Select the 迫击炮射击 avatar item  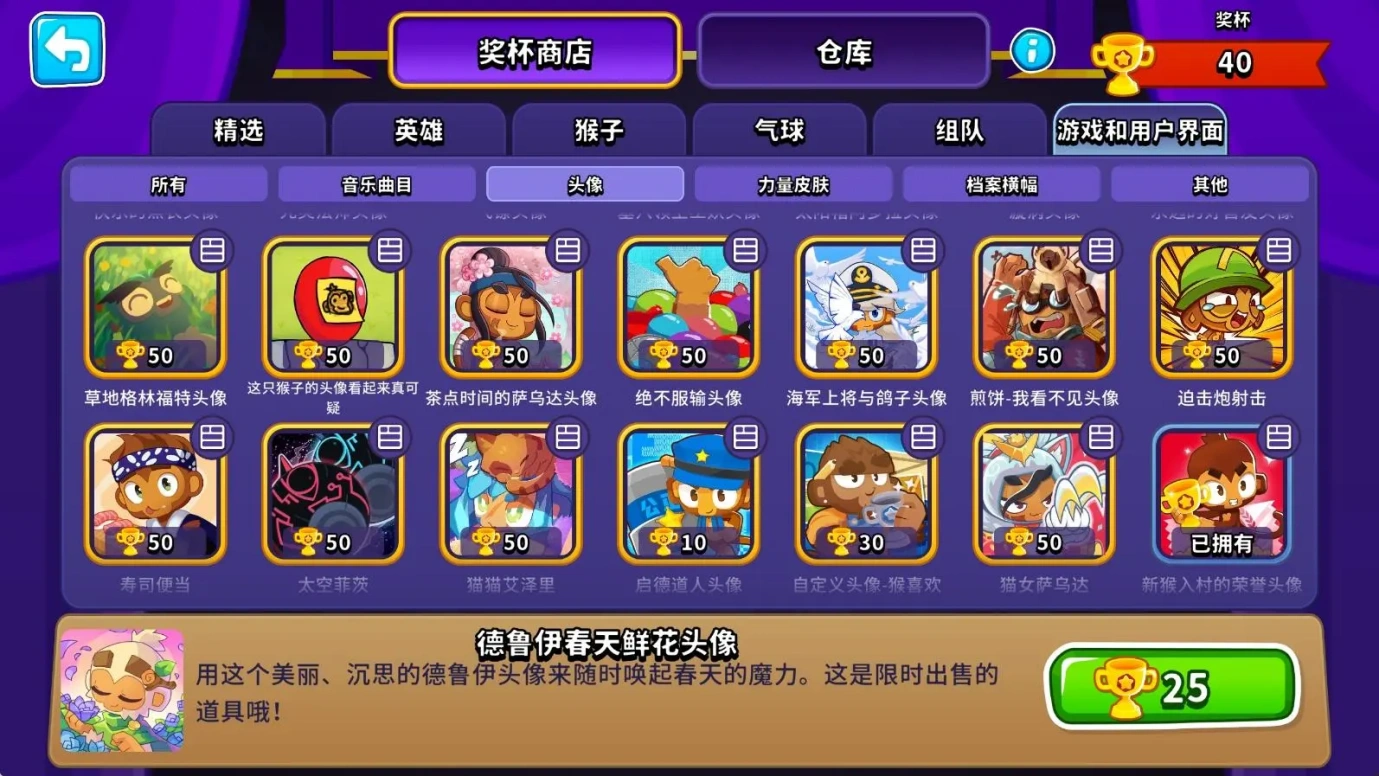click(1220, 305)
